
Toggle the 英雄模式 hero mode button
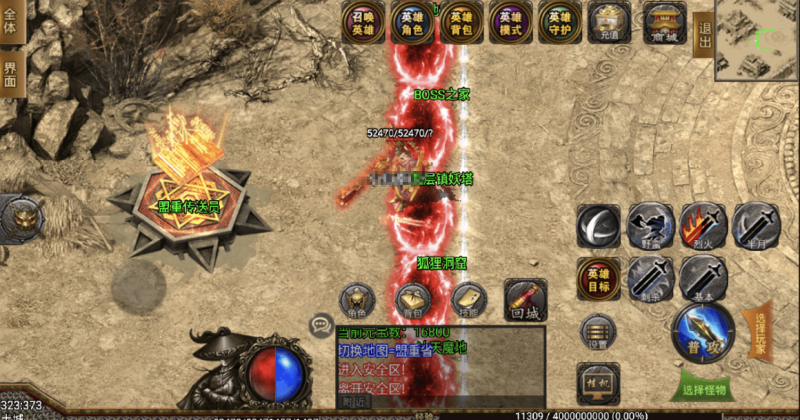[x=510, y=22]
